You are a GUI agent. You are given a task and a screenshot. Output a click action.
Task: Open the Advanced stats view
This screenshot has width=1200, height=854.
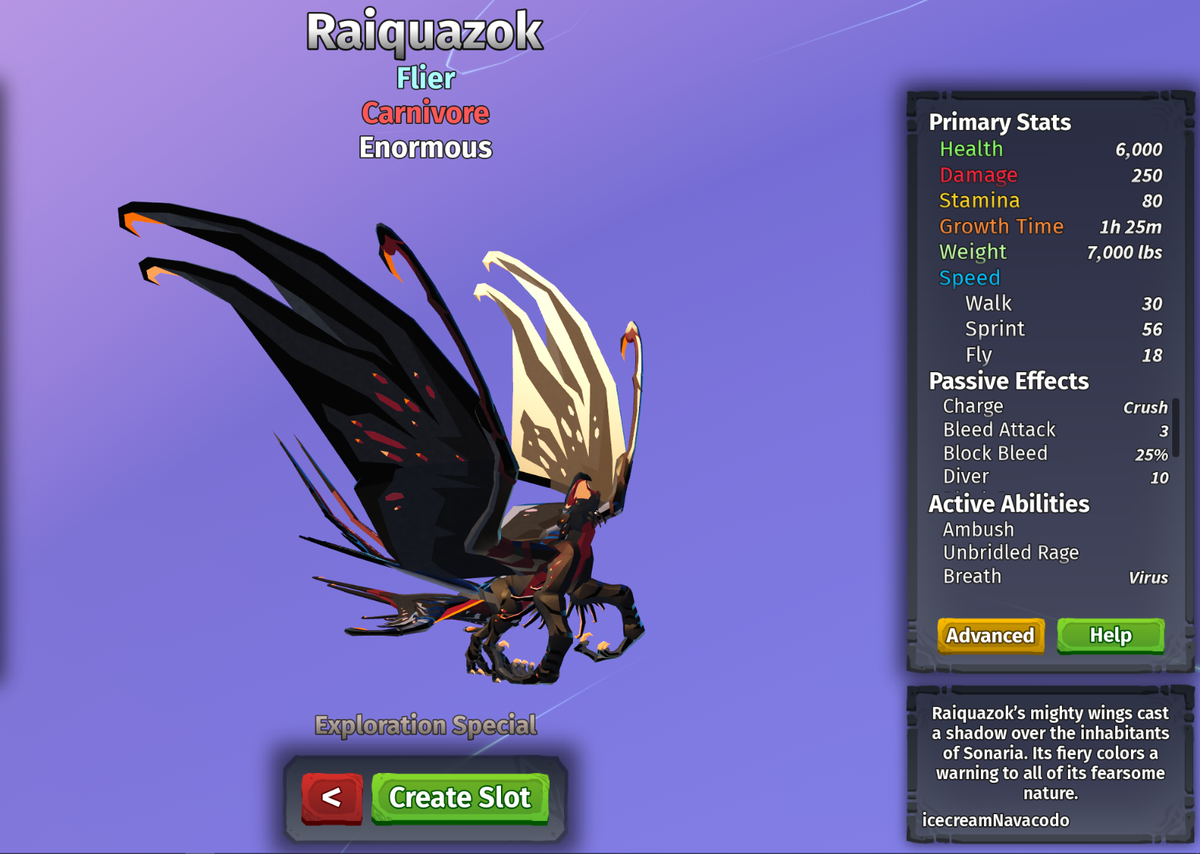[x=990, y=635]
